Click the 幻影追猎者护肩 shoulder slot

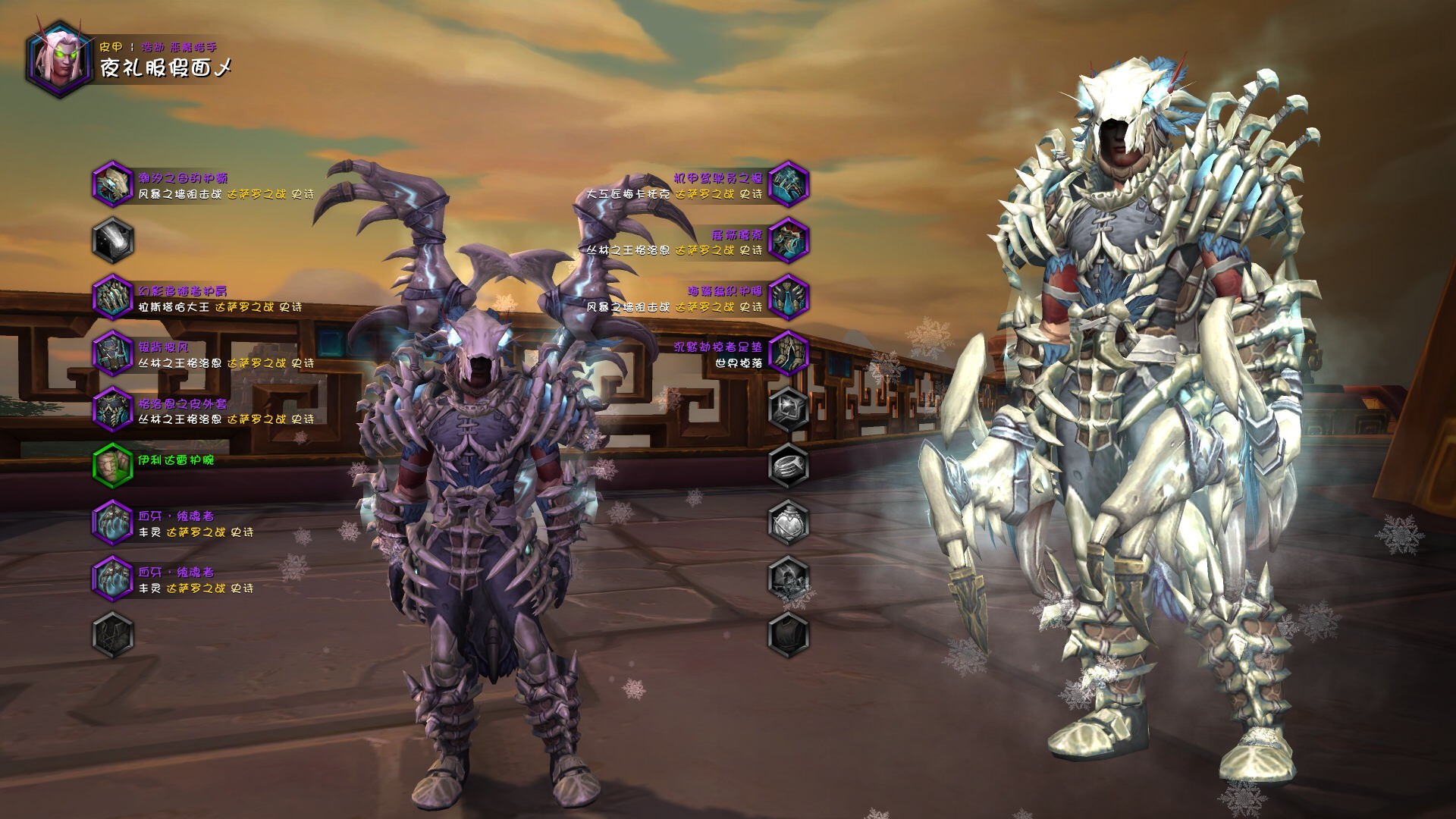click(113, 297)
